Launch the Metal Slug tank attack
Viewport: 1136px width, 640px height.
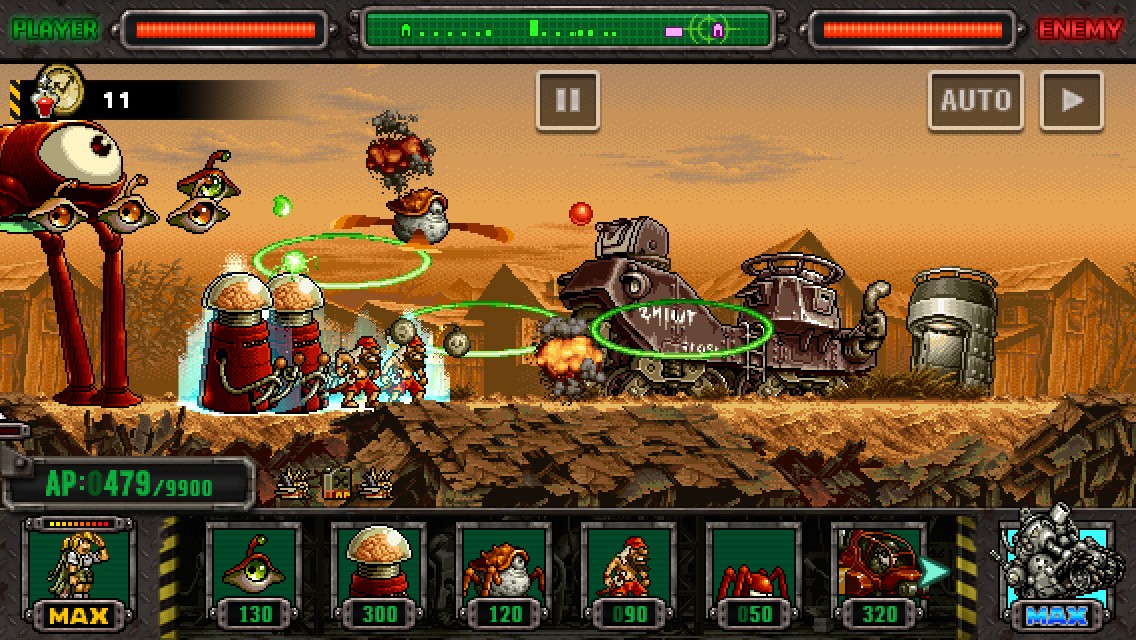coord(1056,572)
